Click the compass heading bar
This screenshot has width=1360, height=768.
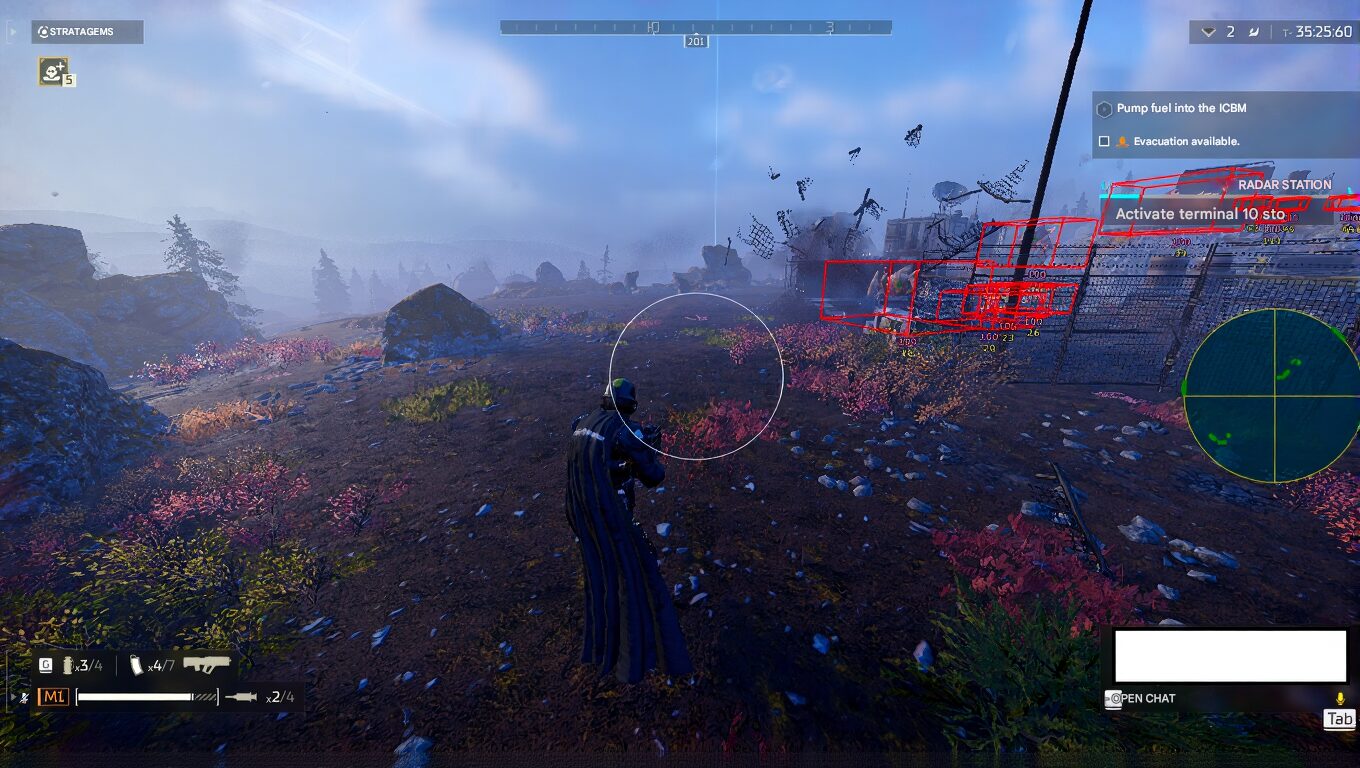point(696,28)
